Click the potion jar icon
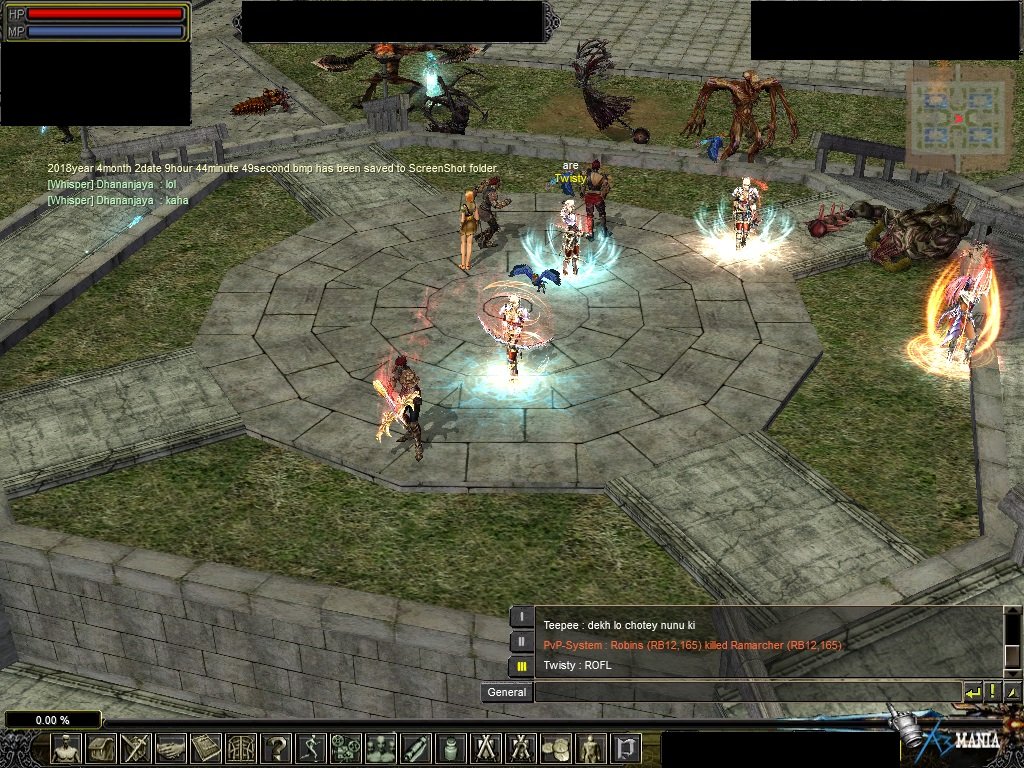Viewport: 1024px width, 768px height. pyautogui.click(x=451, y=748)
